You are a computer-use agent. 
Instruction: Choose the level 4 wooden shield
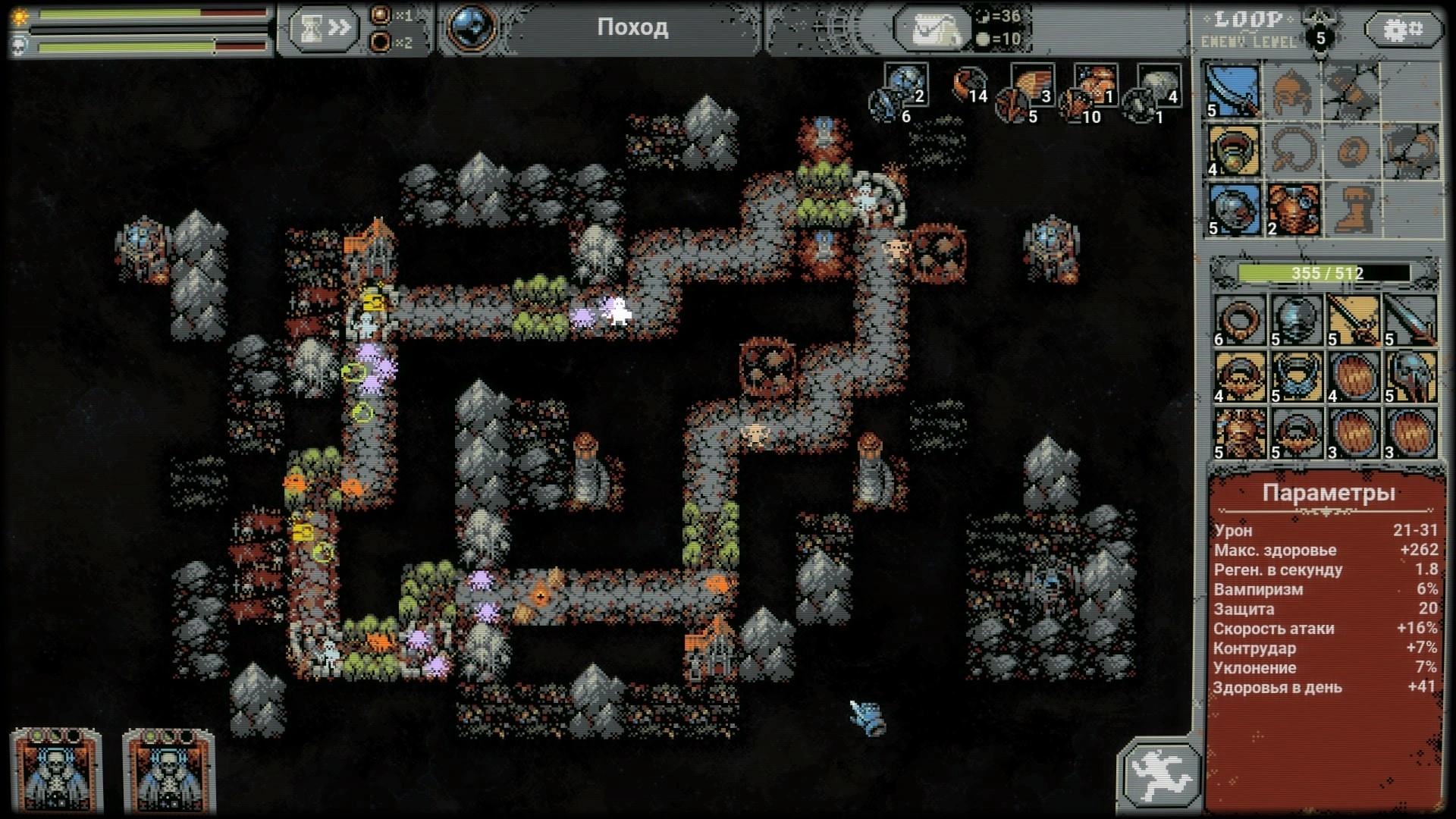[1354, 377]
